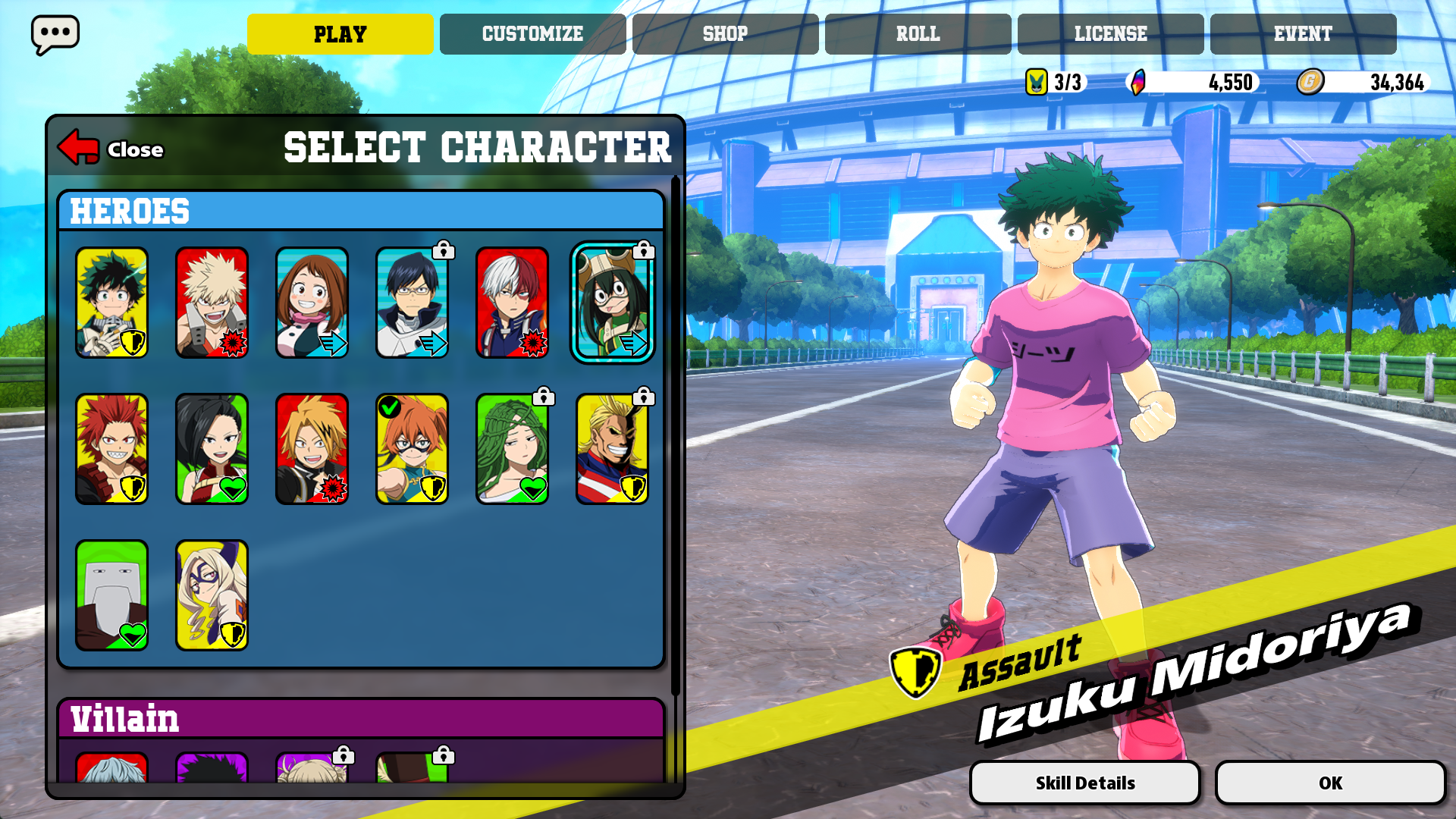Select Izuku Midoriya's character portrait

click(111, 303)
